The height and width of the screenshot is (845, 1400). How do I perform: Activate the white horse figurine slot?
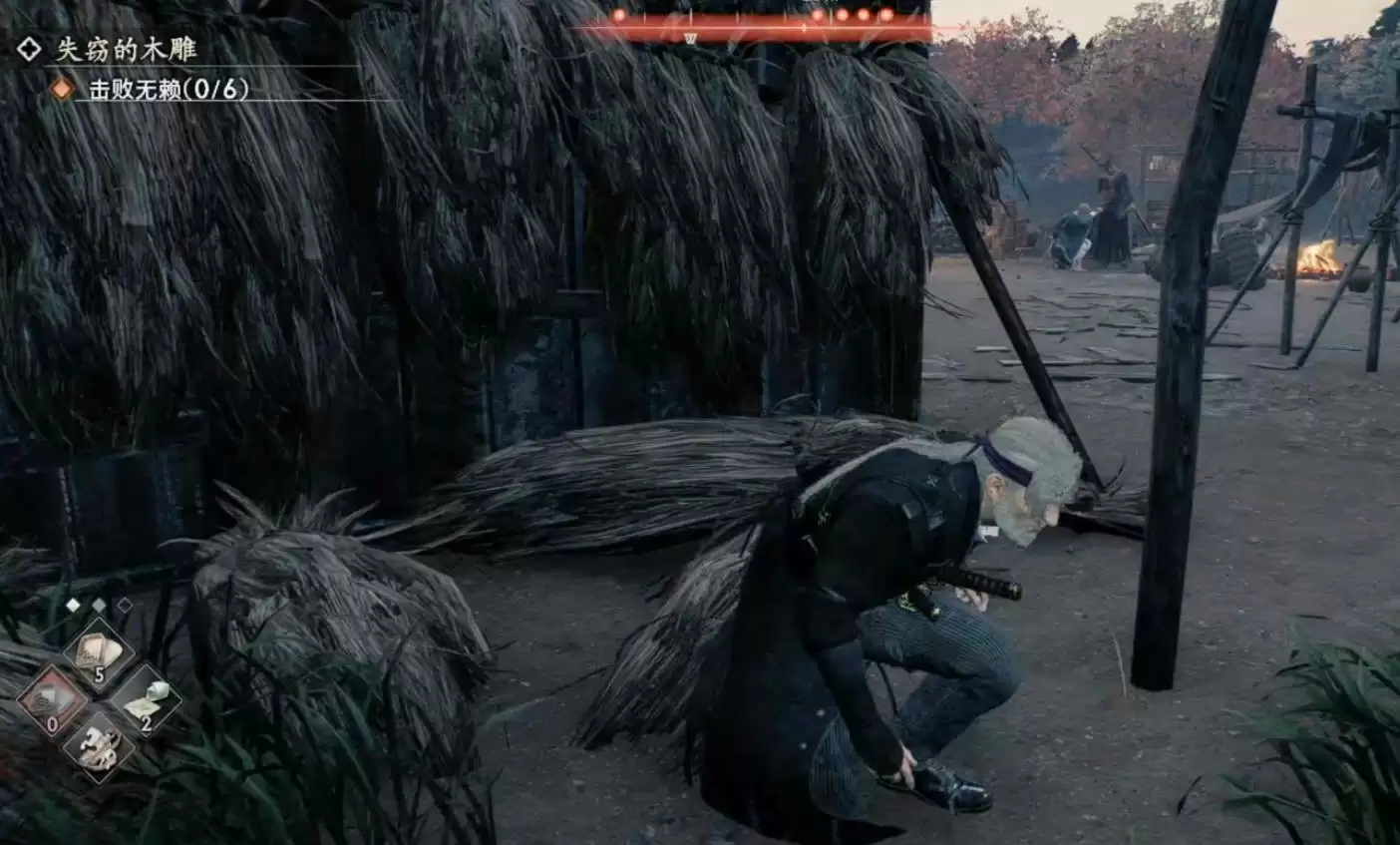(99, 746)
